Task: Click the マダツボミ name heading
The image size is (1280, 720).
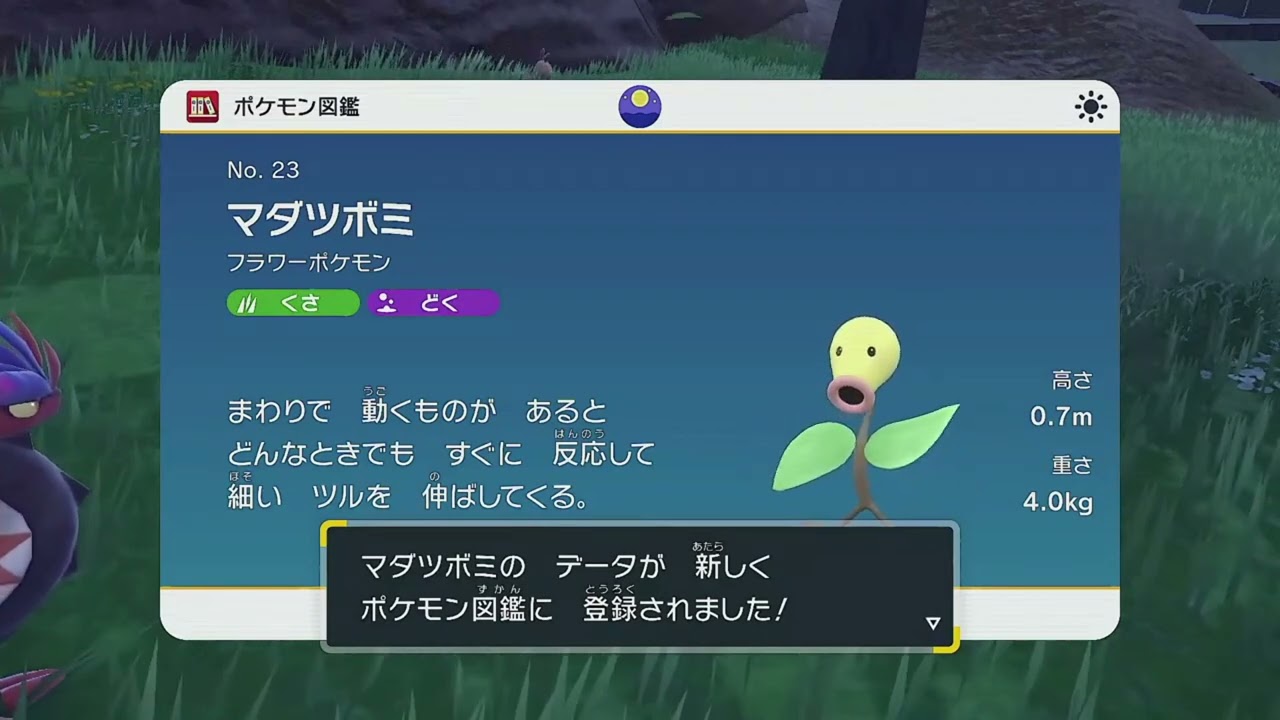Action: click(318, 220)
